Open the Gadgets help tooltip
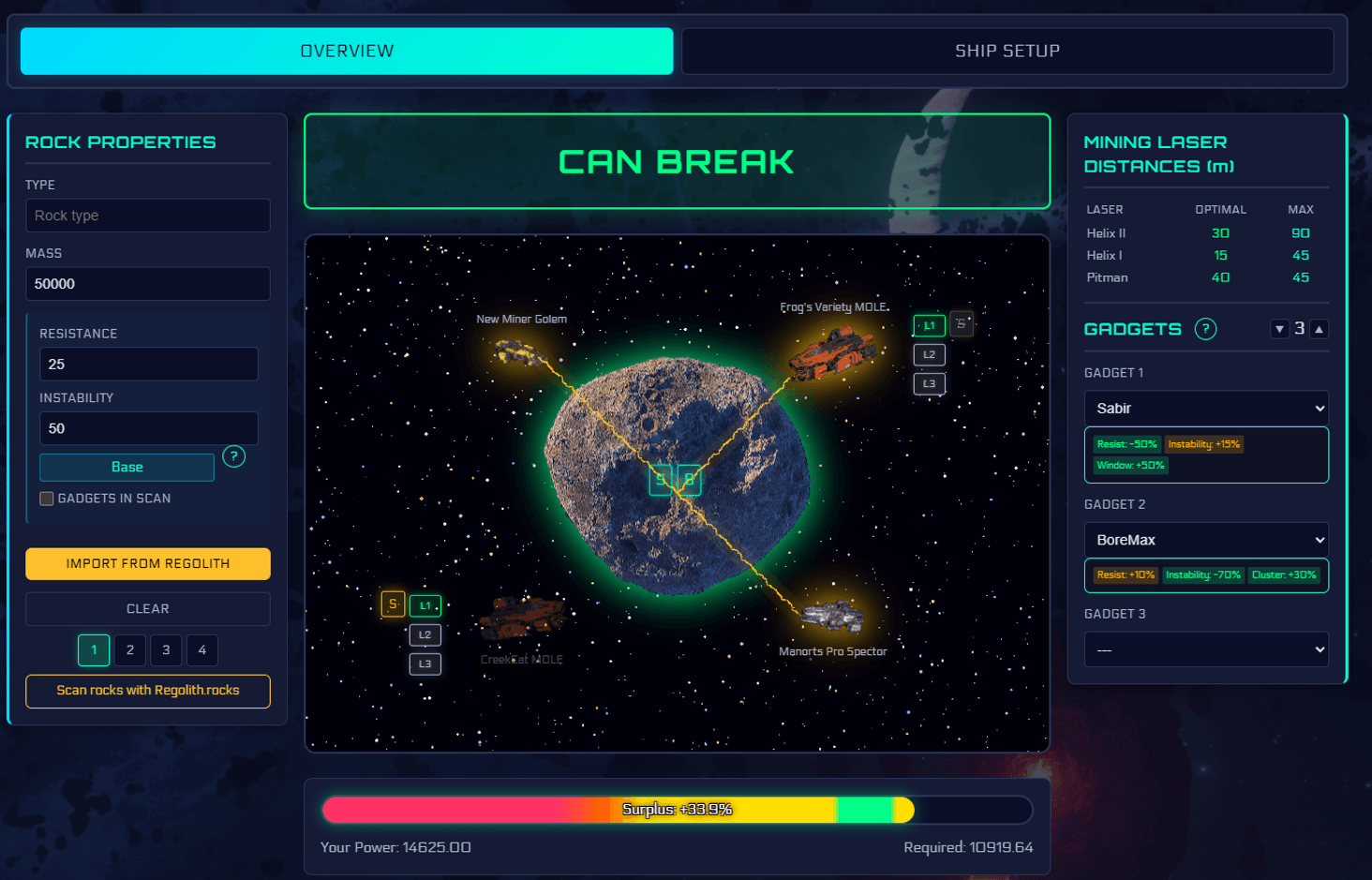 click(1206, 328)
